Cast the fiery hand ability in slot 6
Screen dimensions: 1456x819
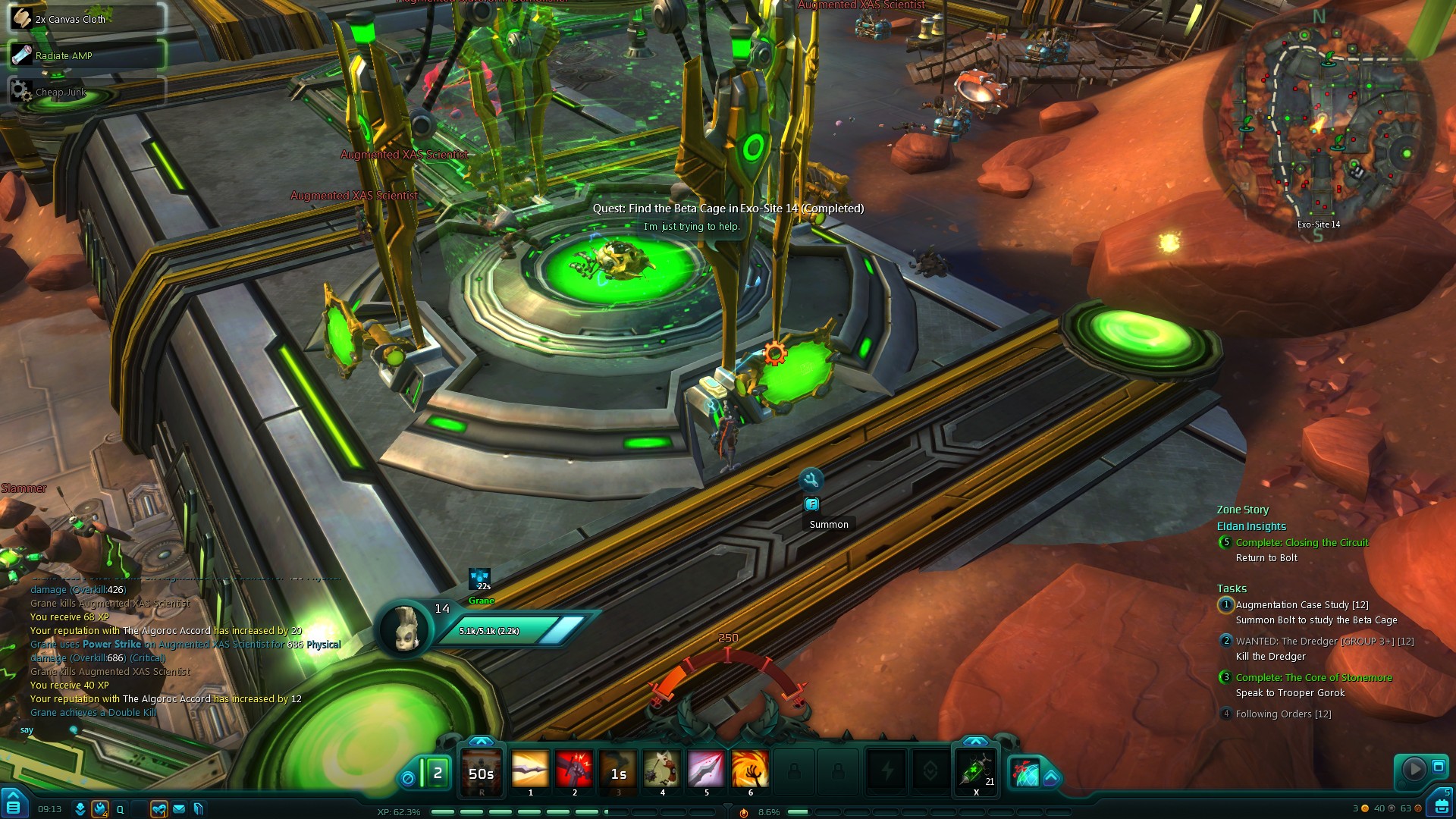[x=750, y=770]
